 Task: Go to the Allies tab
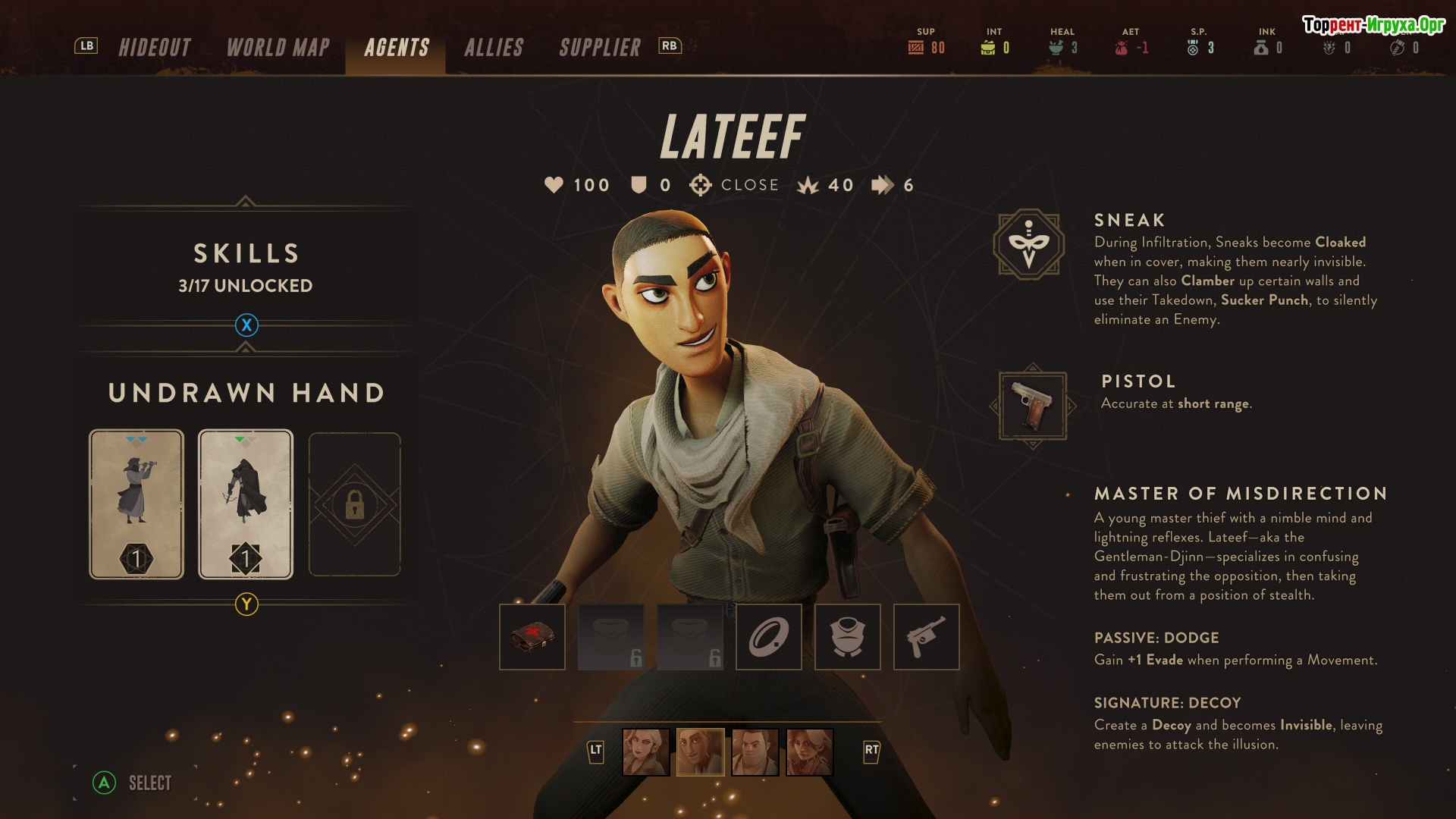click(x=494, y=48)
